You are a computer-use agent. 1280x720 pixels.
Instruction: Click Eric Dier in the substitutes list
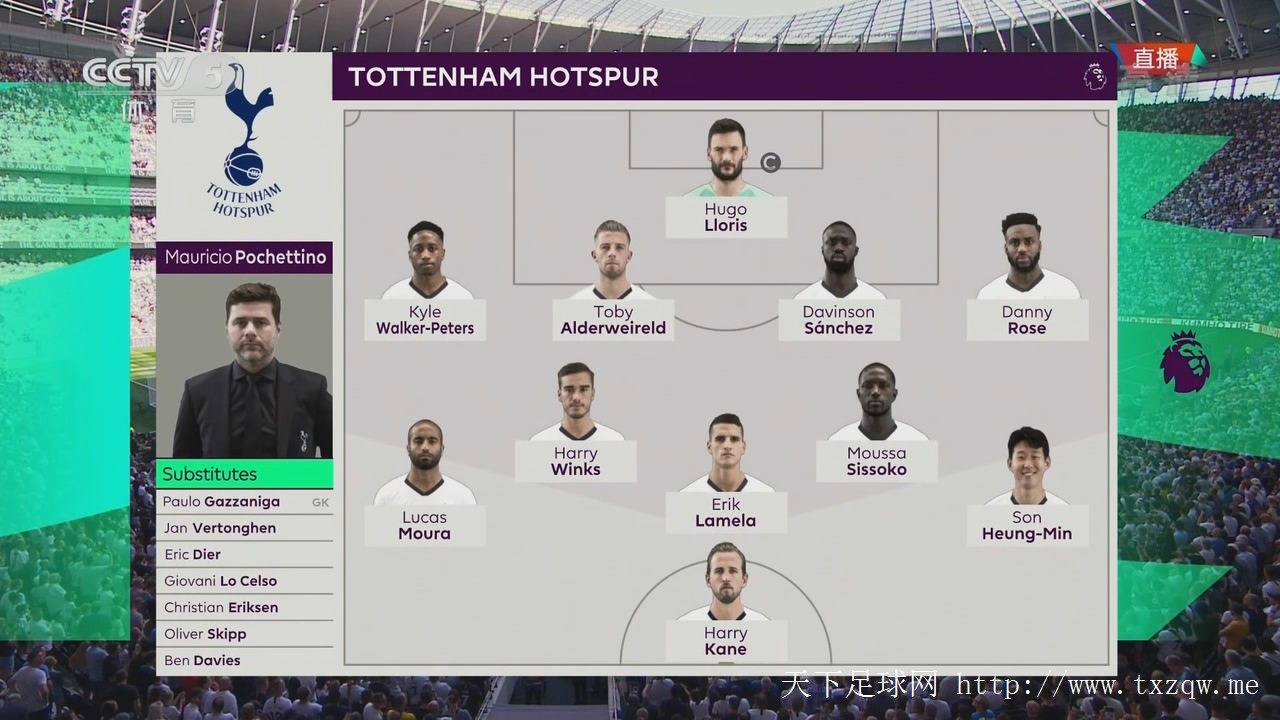(x=193, y=555)
